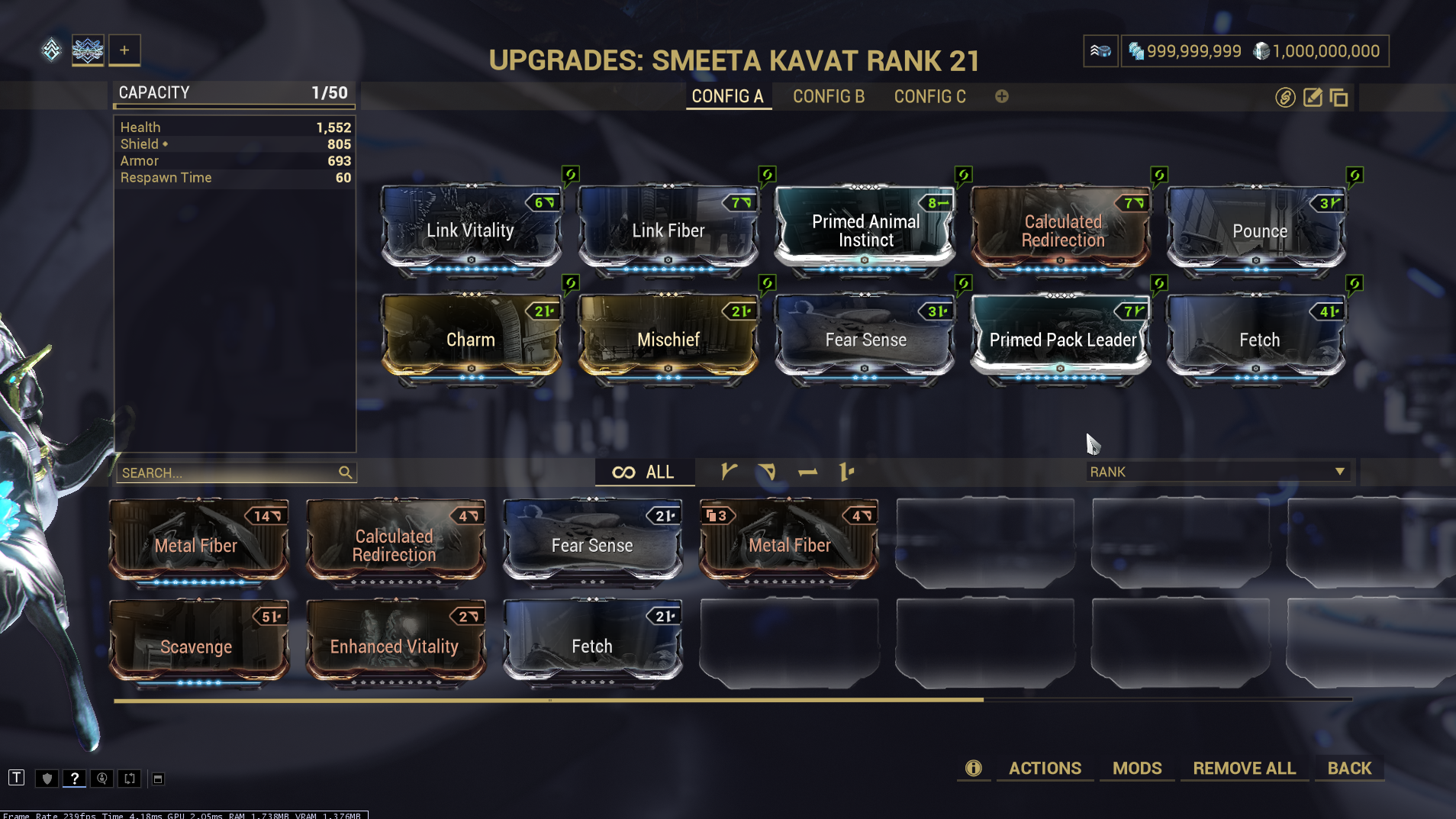
Task: Pick the equipped Primed Animal Instinct mod
Action: (x=865, y=230)
